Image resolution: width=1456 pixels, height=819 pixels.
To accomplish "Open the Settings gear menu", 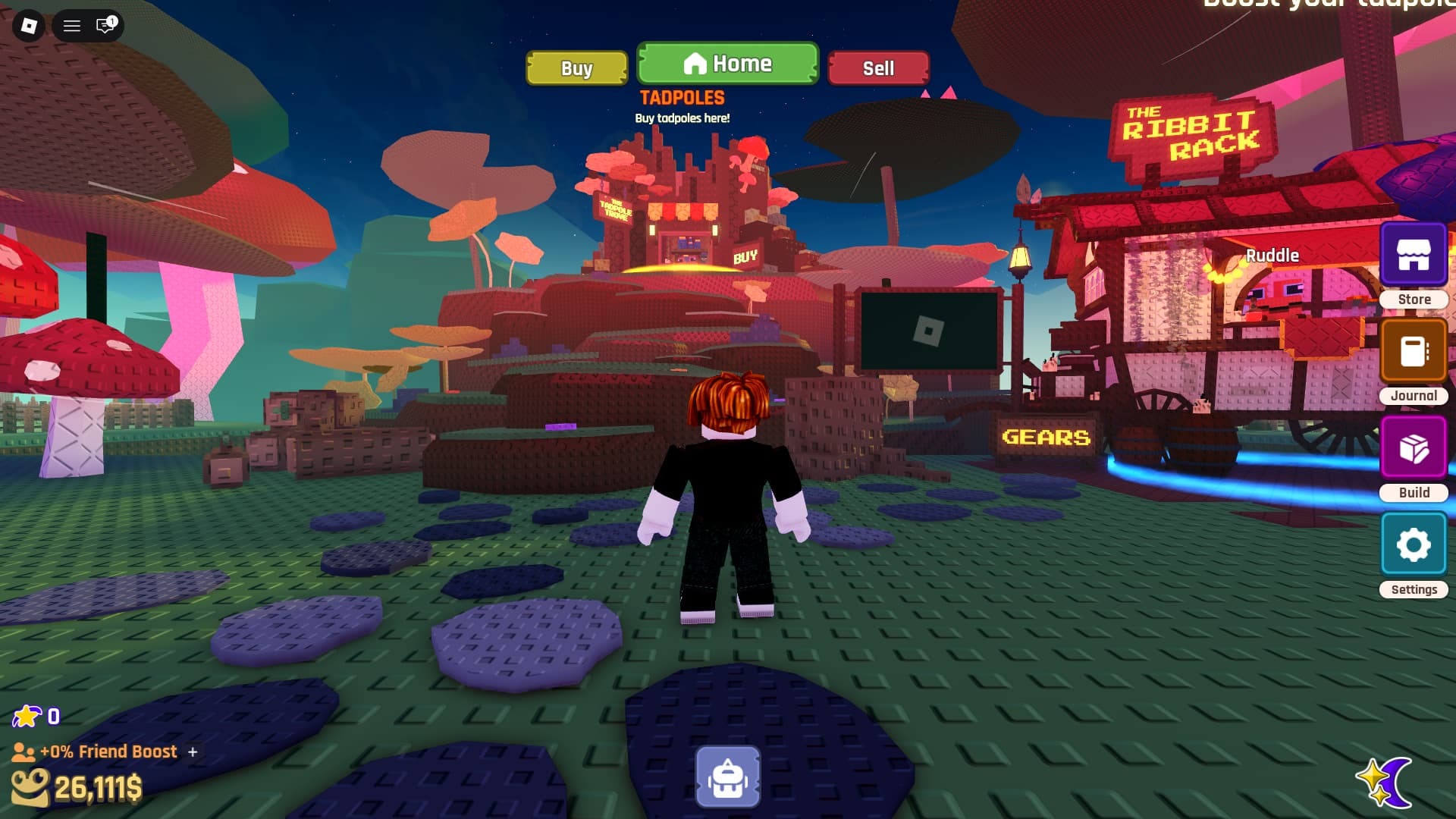I will pyautogui.click(x=1414, y=544).
